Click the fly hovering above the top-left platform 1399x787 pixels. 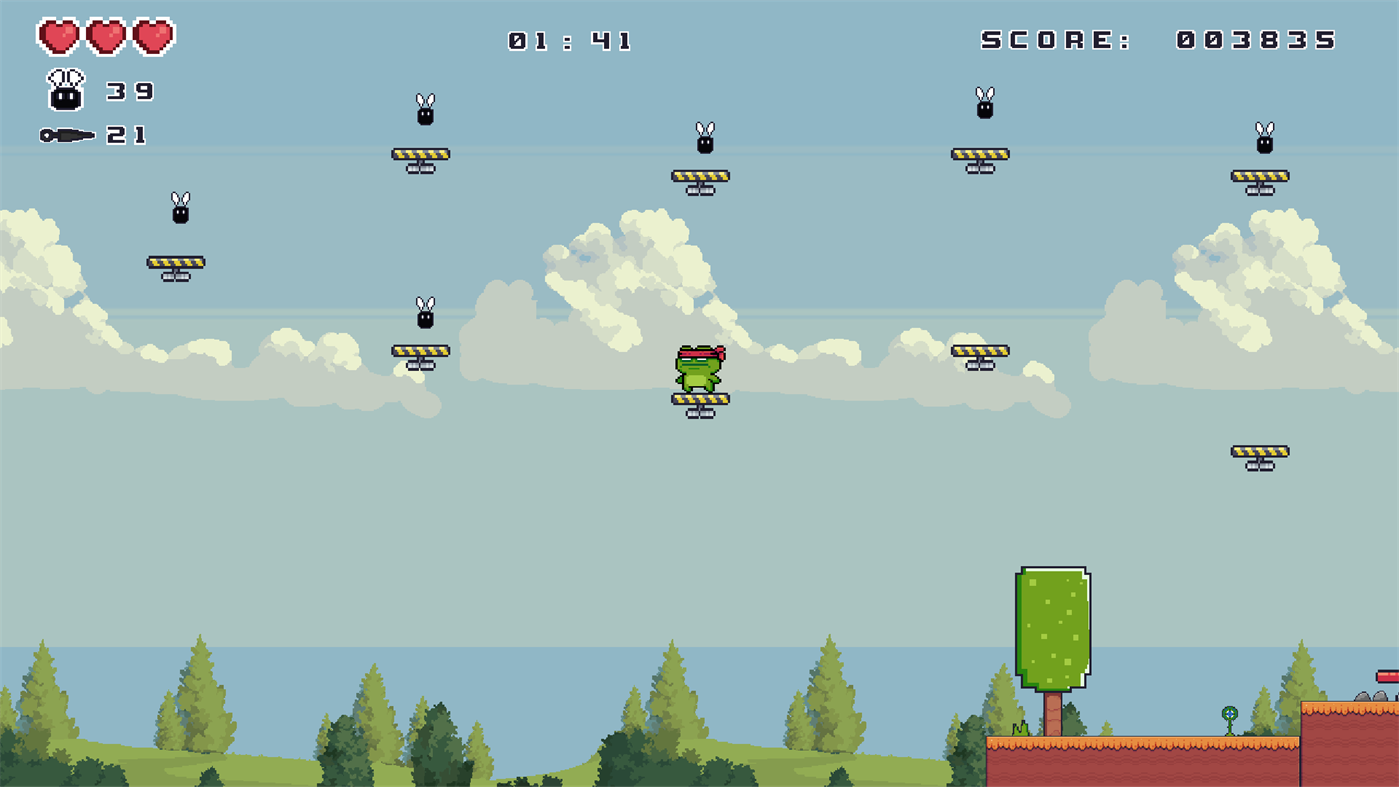tap(424, 115)
